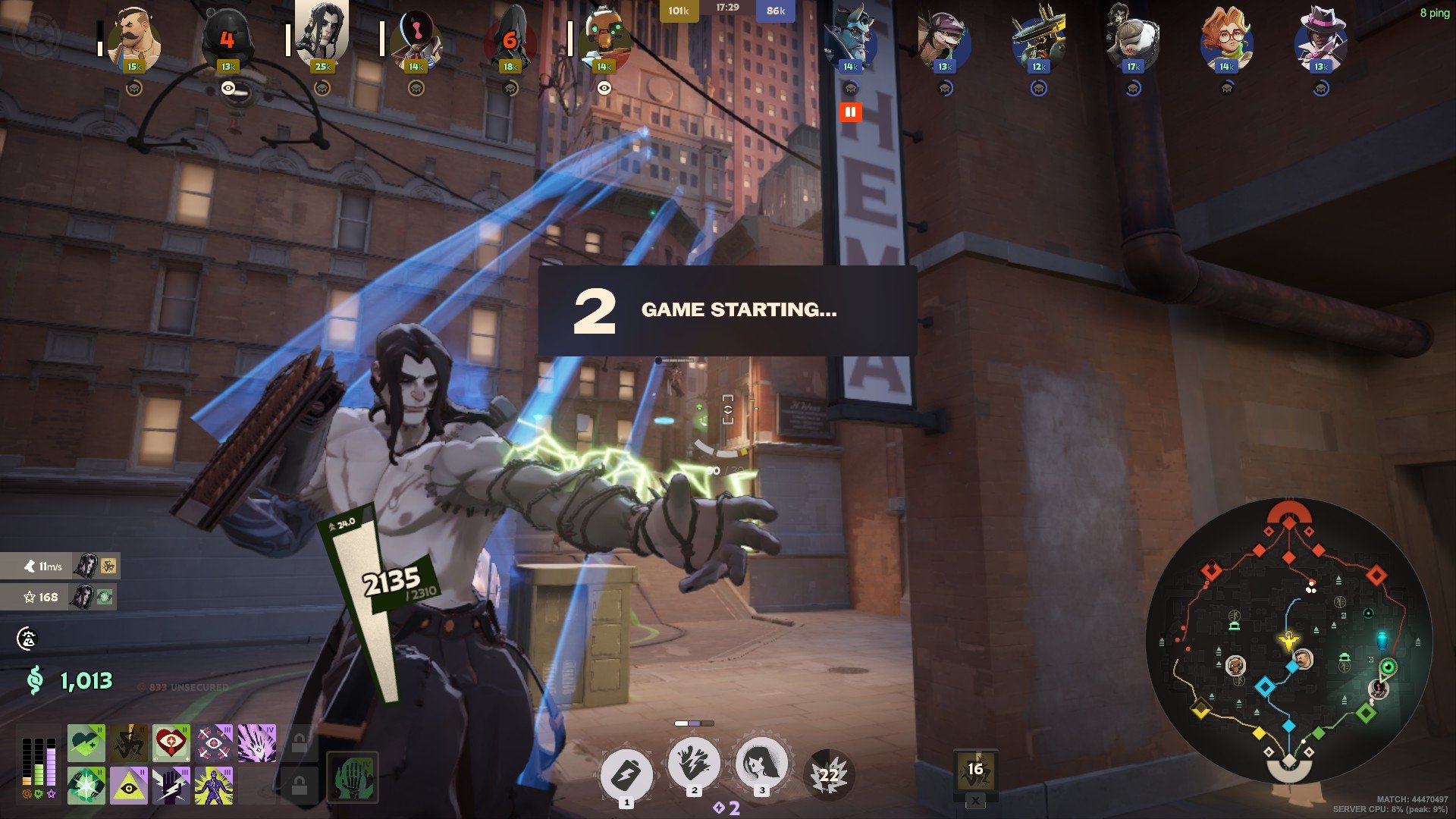Image resolution: width=1456 pixels, height=819 pixels.
Task: Select the robot hero portrait
Action: pyautogui.click(x=604, y=39)
